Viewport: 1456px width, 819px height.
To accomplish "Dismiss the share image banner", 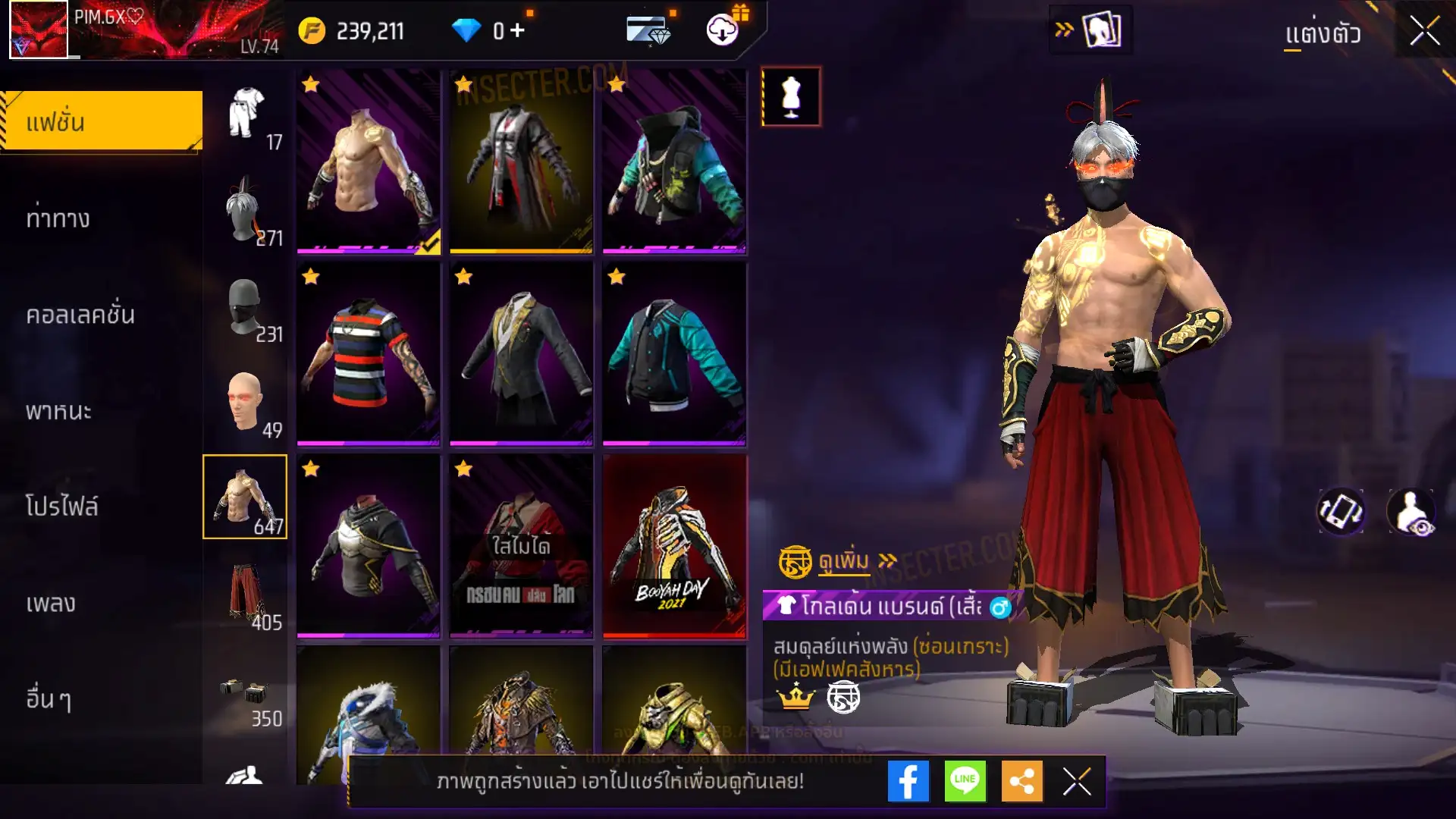I will [1077, 781].
